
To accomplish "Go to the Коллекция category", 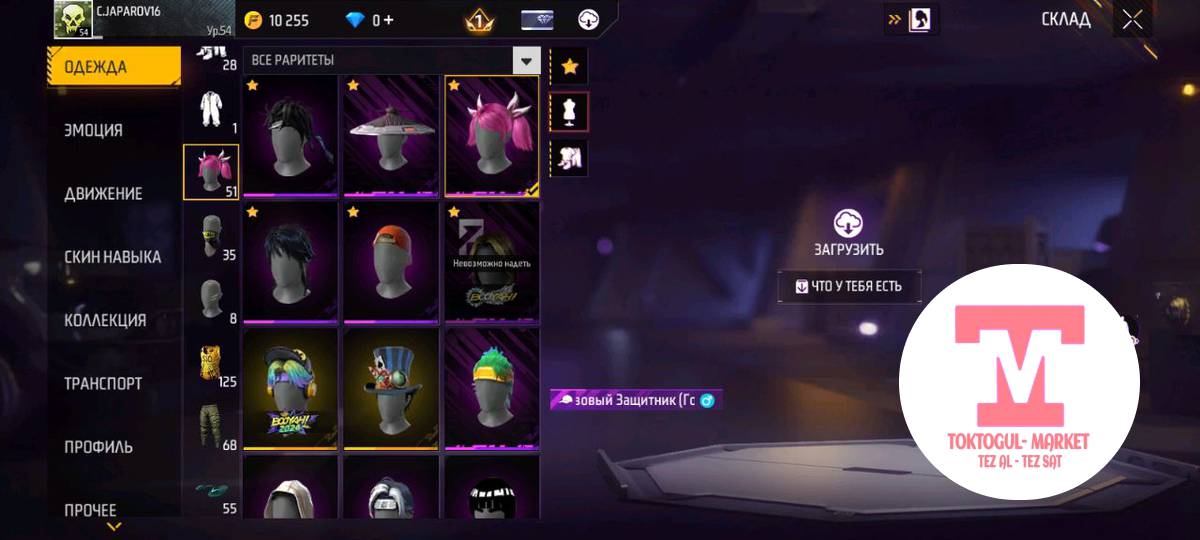I will tap(105, 320).
